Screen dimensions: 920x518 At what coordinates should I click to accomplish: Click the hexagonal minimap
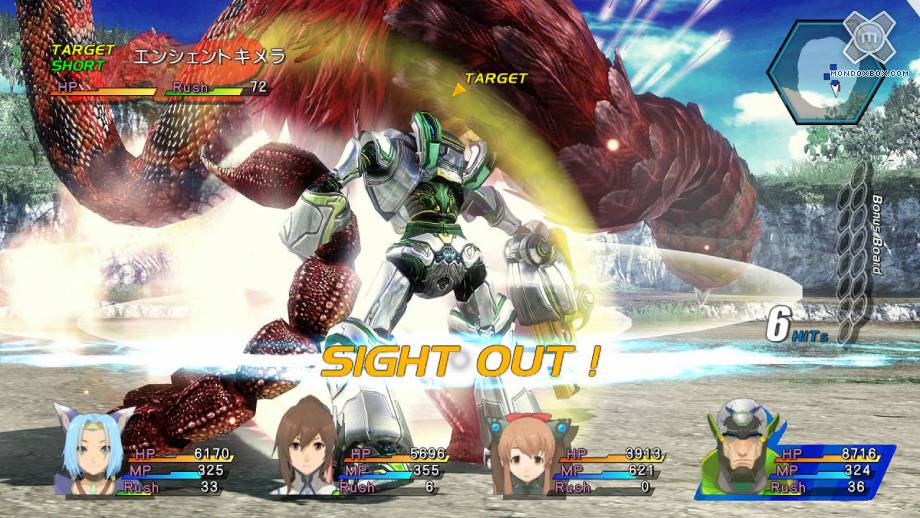[828, 72]
